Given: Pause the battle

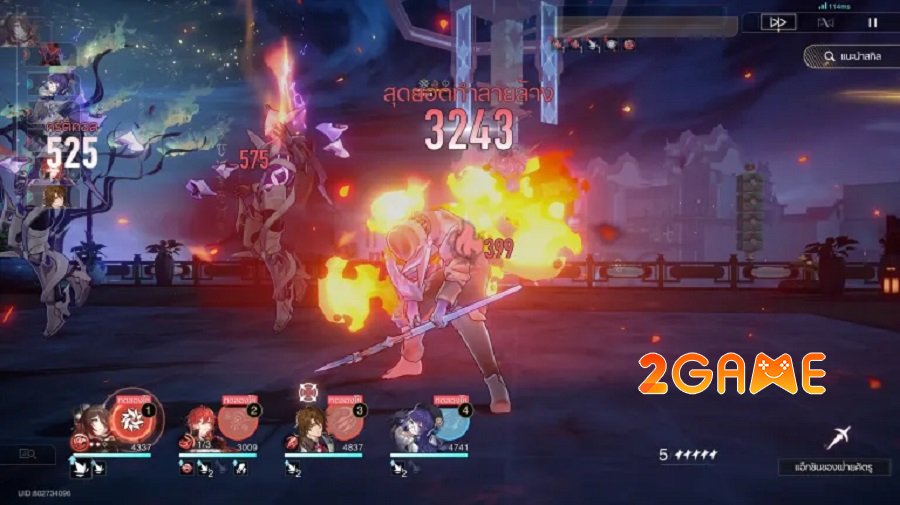Looking at the screenshot, I should pyautogui.click(x=872, y=22).
